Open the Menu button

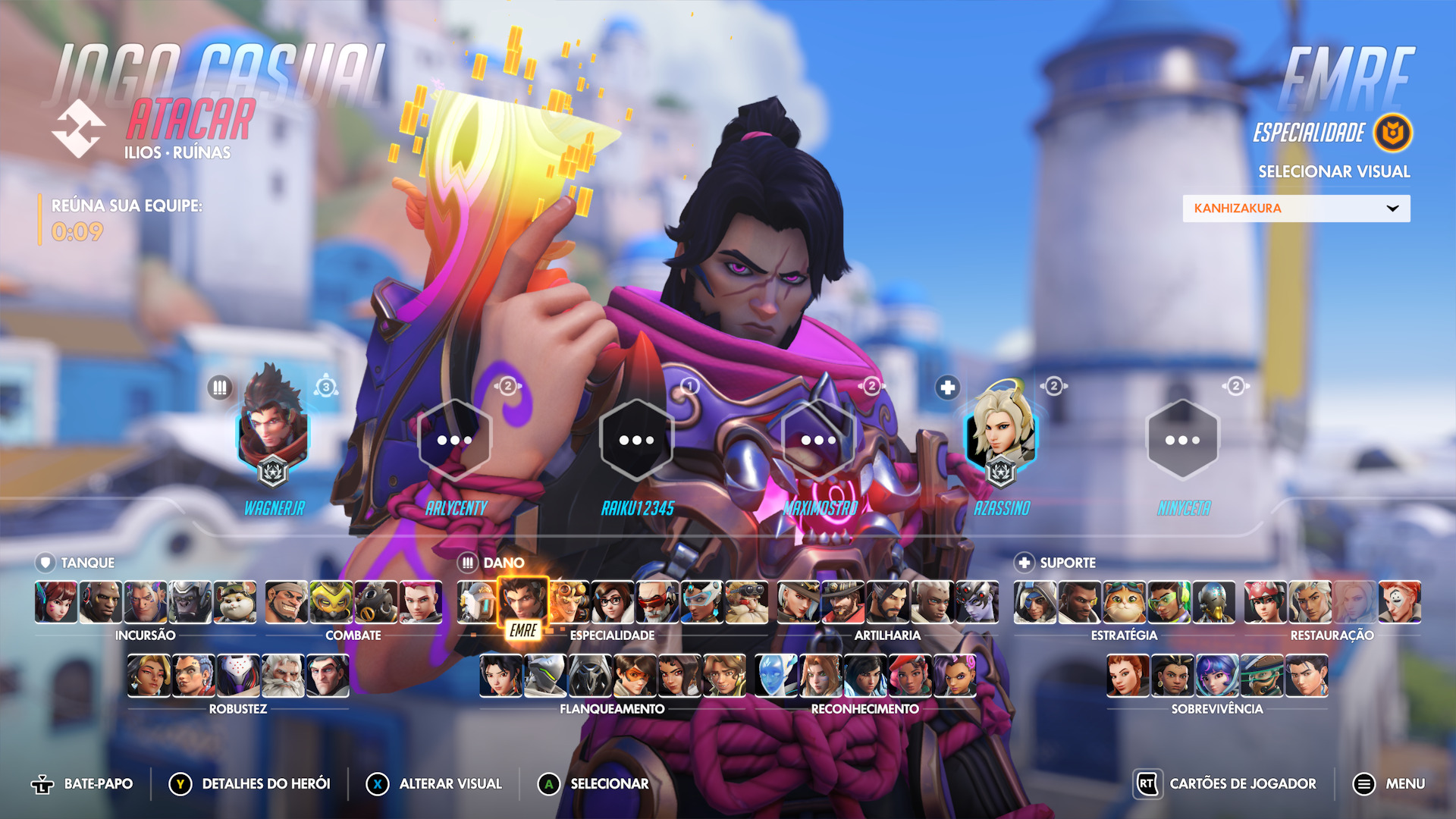[x=1389, y=784]
